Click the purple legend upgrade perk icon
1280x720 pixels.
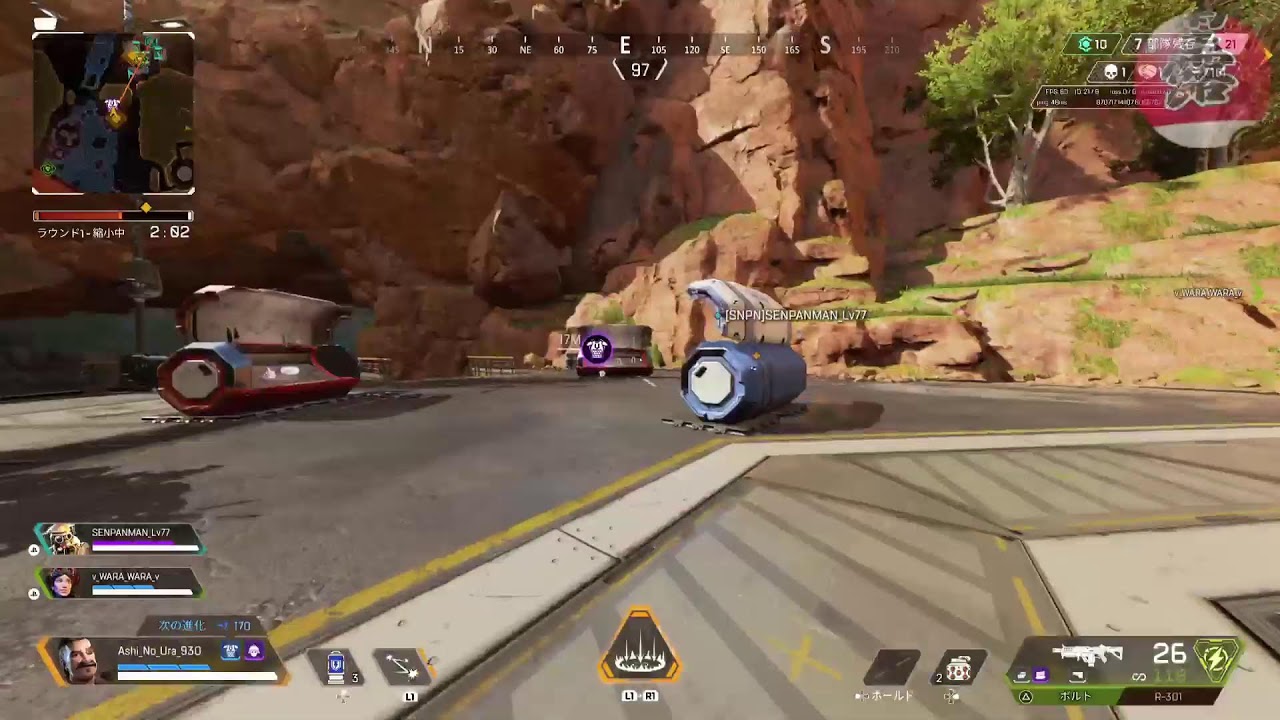pos(253,651)
